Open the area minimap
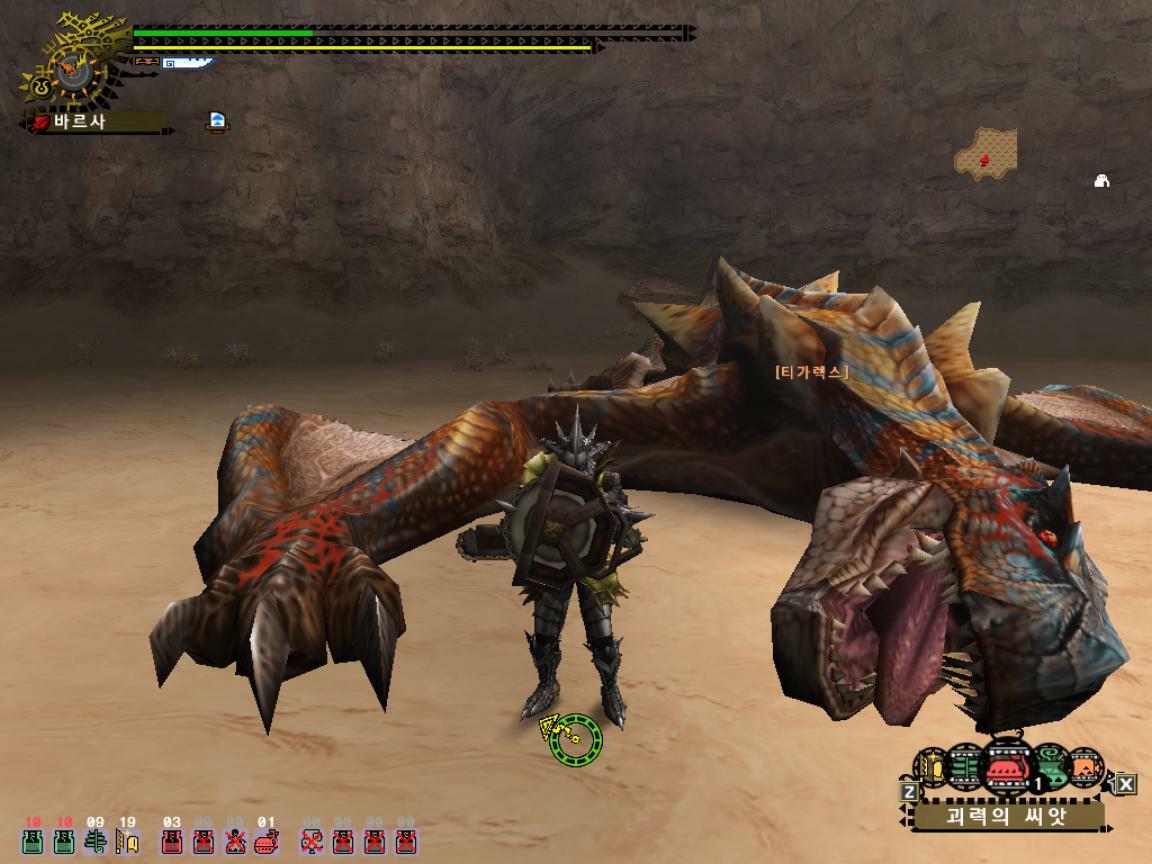 coord(986,154)
